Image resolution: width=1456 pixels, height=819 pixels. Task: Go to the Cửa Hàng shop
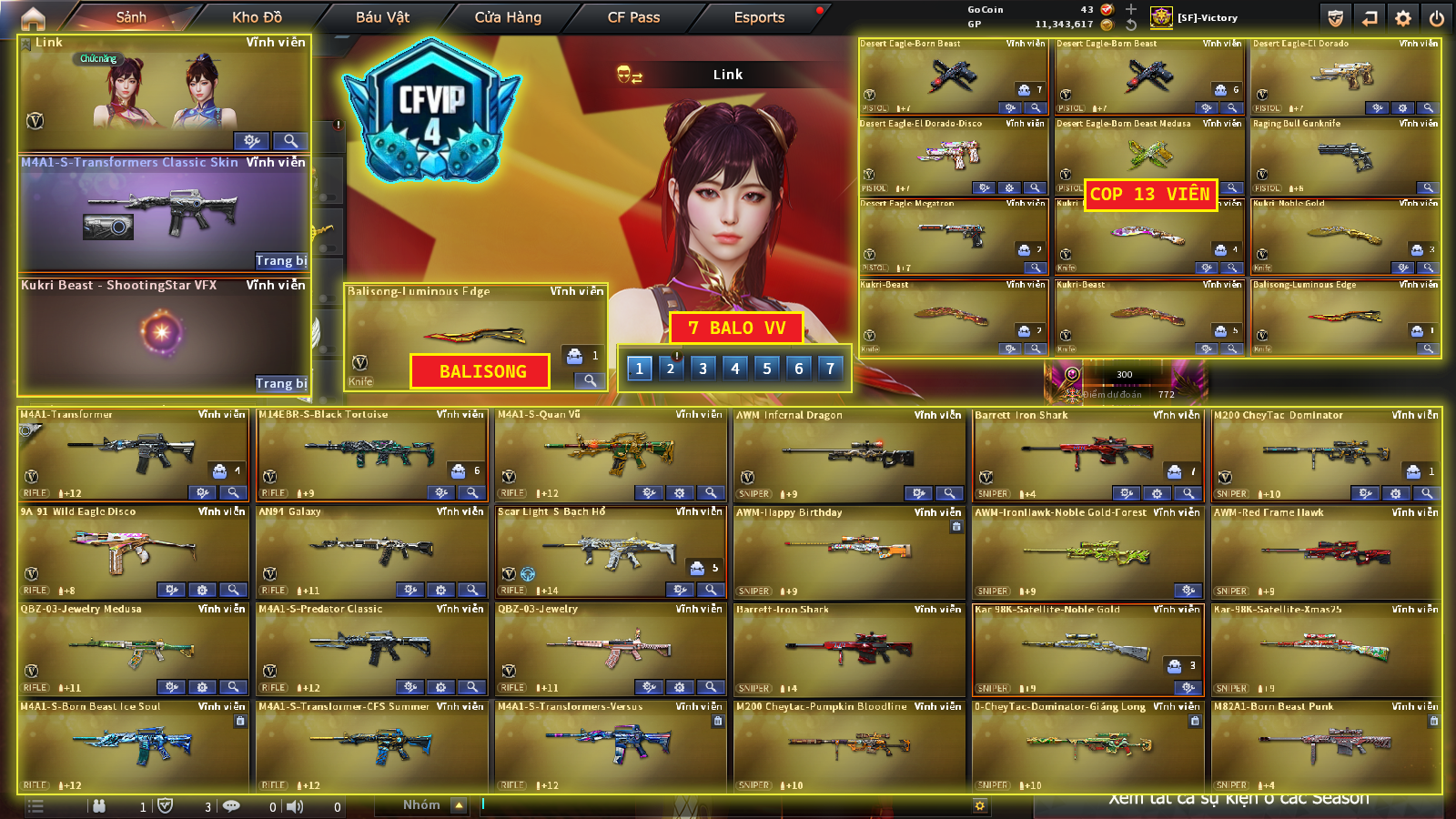[508, 17]
